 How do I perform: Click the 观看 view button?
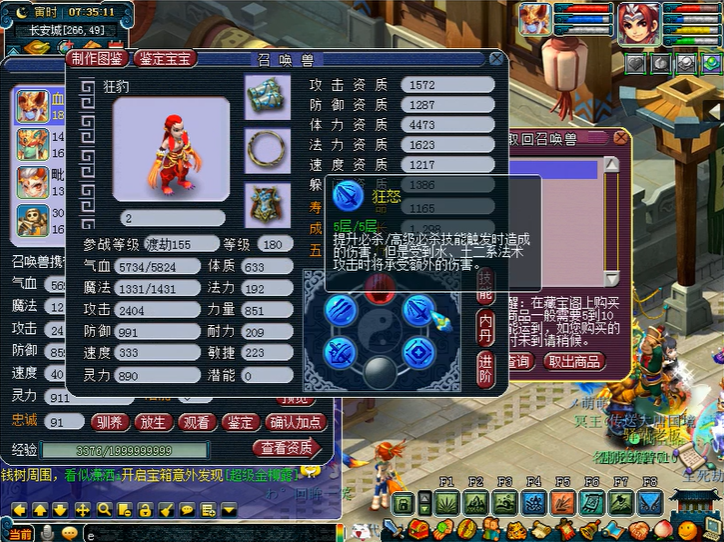[197, 423]
